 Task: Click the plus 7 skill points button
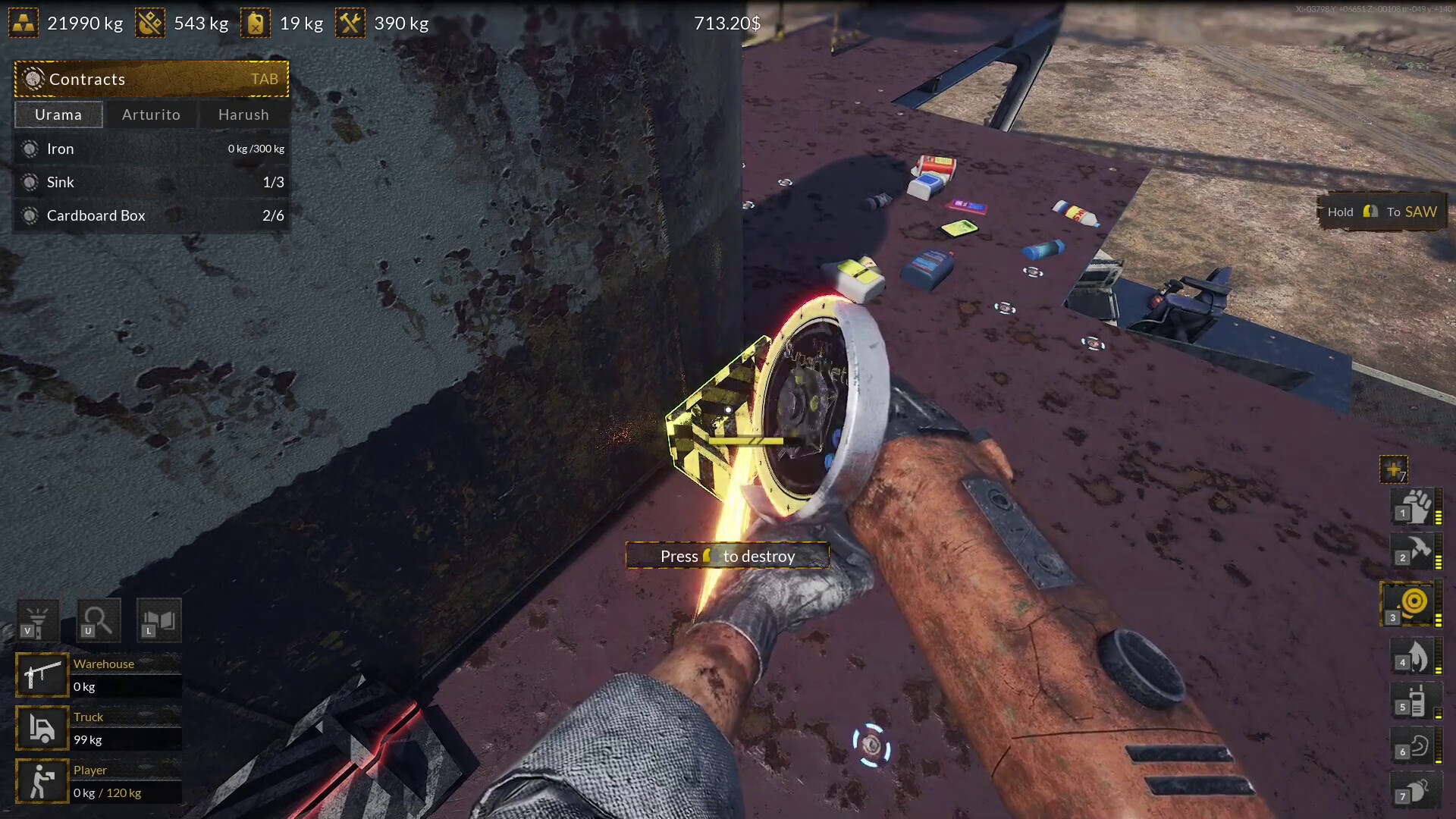coord(1395,469)
